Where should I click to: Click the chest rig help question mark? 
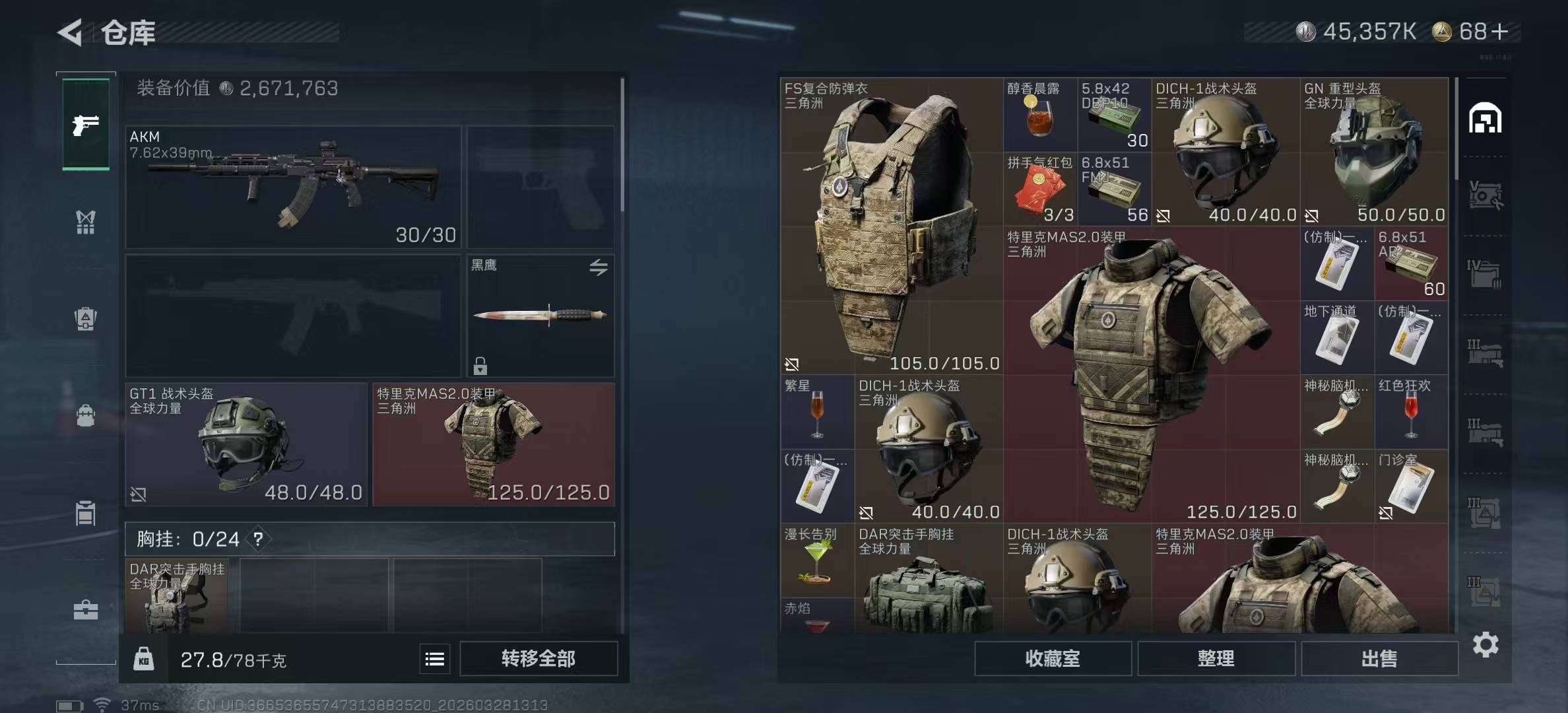pos(258,539)
